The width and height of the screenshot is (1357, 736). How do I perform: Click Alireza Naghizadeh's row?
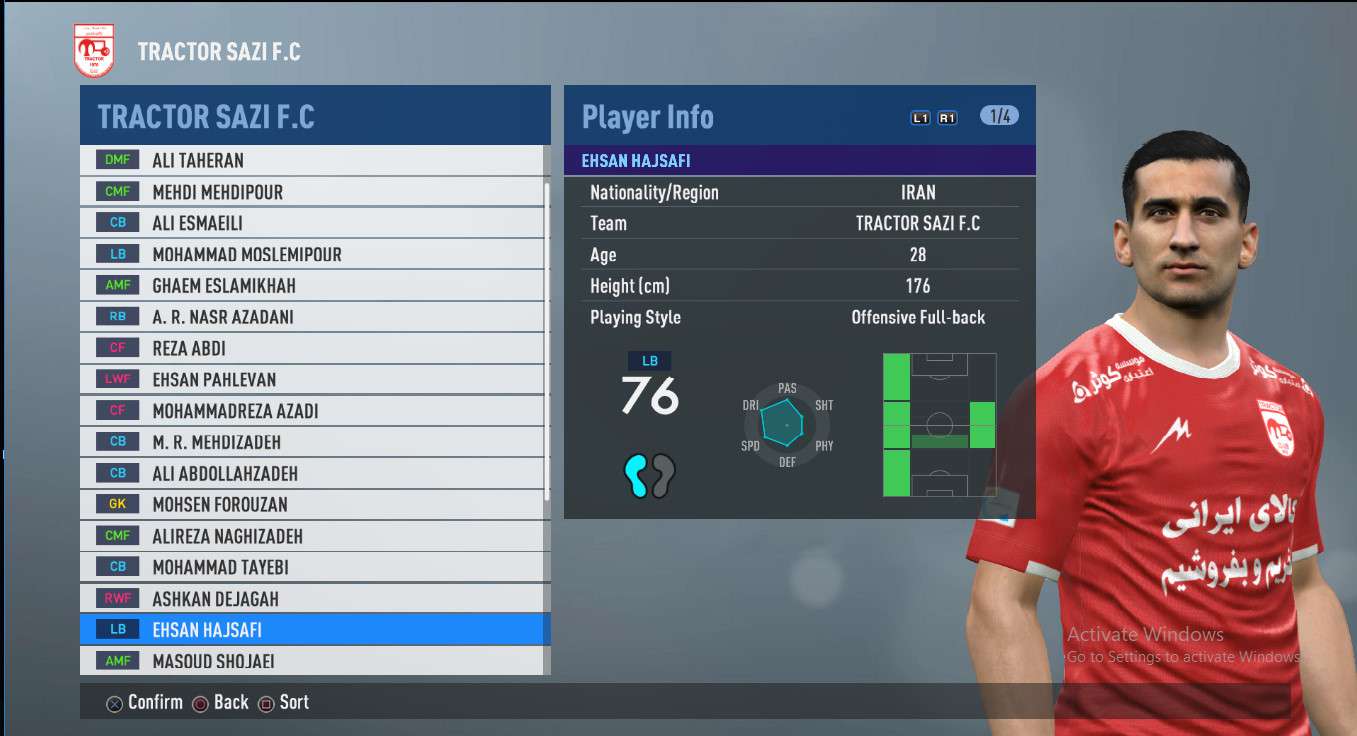tap(312, 536)
